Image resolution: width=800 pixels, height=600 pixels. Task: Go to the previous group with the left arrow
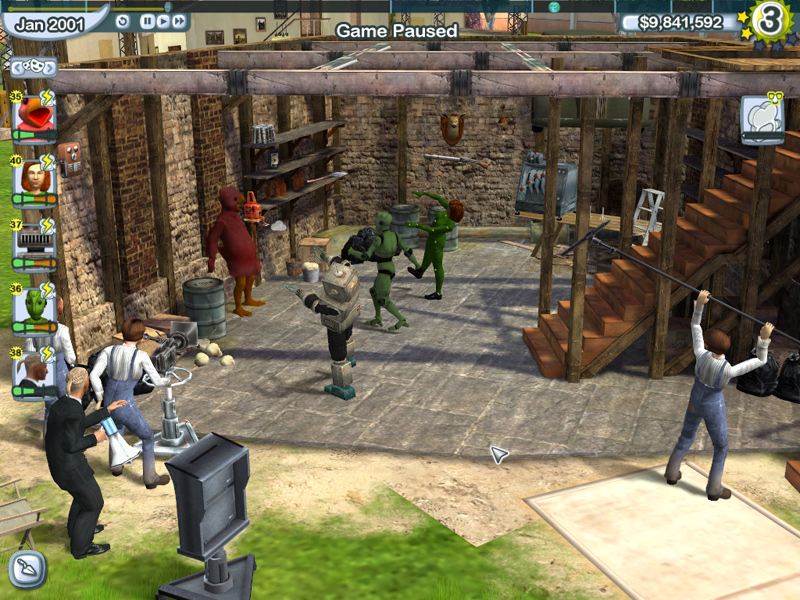pos(14,68)
